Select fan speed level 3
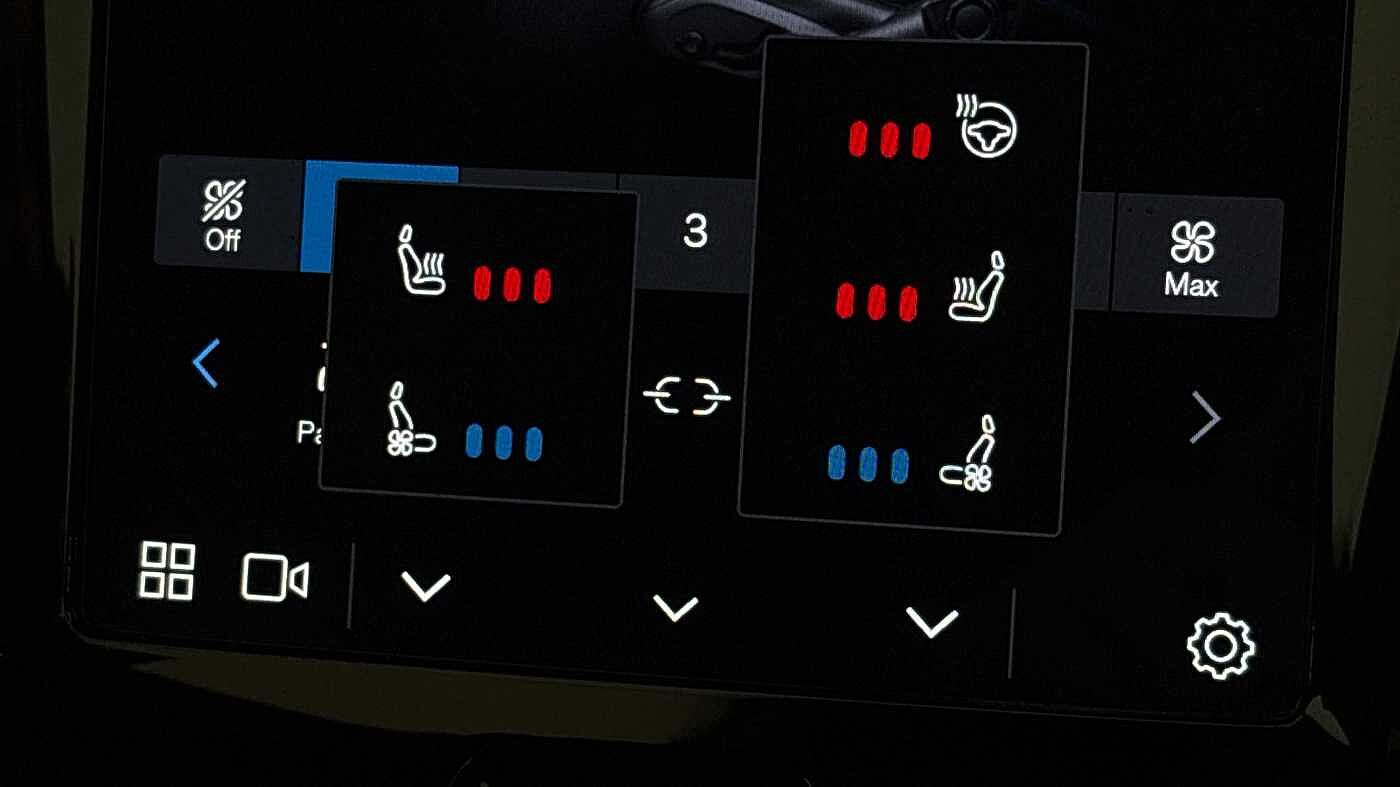 click(x=694, y=232)
